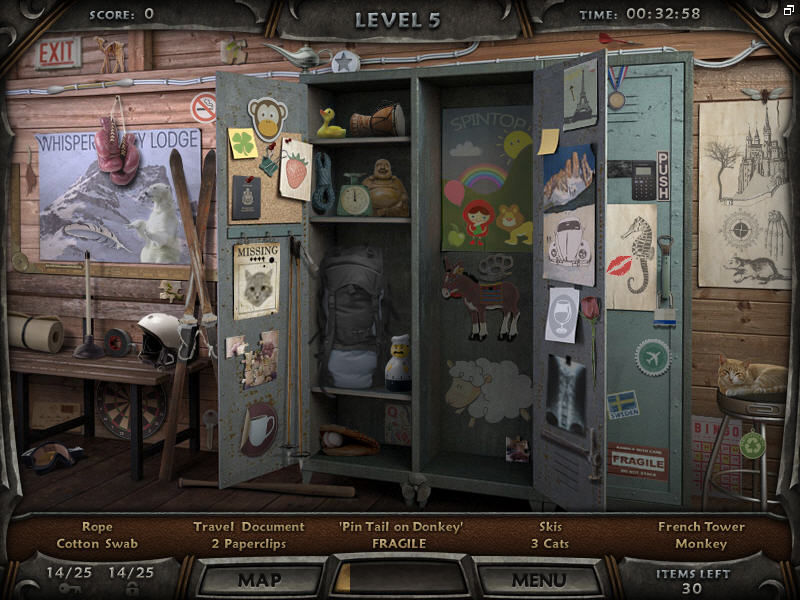Image resolution: width=800 pixels, height=600 pixels.
Task: Toggle windowed mode with the top-right icon
Action: 789,10
